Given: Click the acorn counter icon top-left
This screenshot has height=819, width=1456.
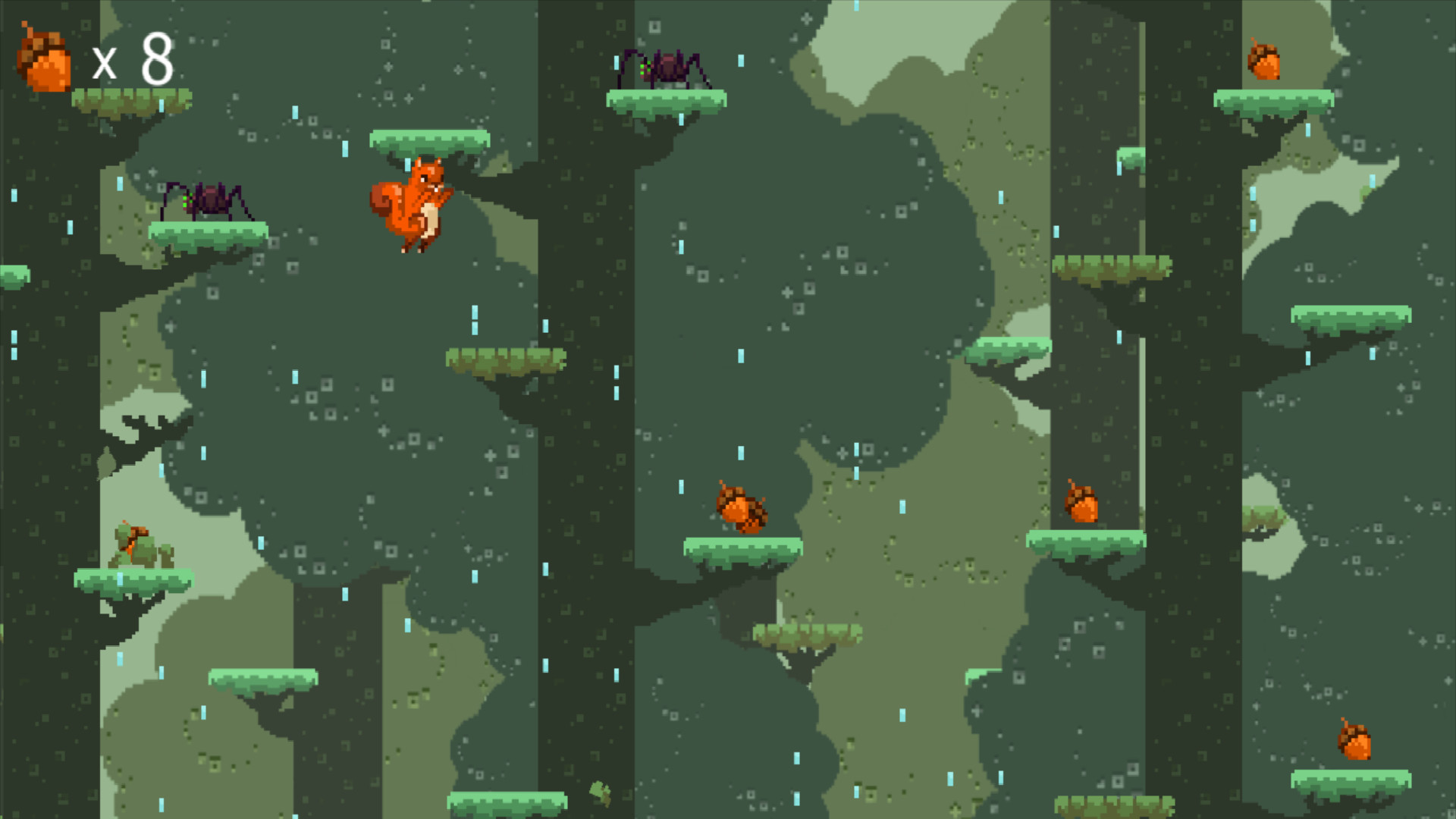Looking at the screenshot, I should (45, 57).
